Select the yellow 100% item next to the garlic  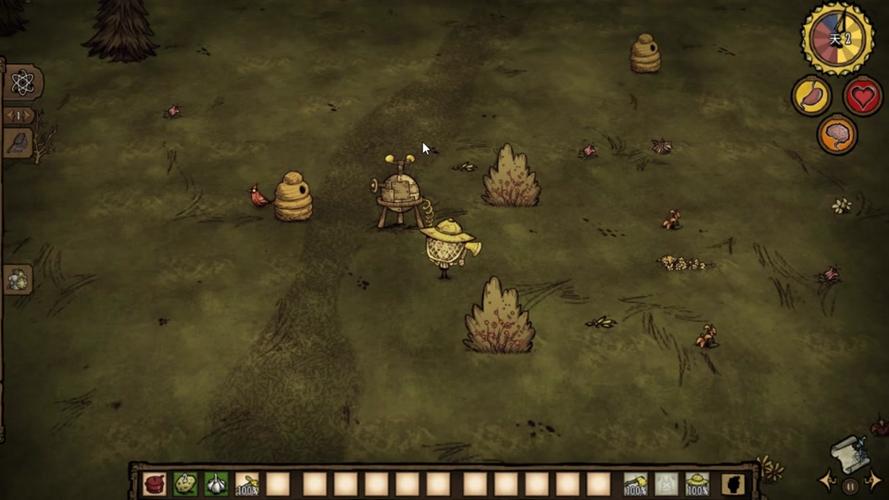247,485
